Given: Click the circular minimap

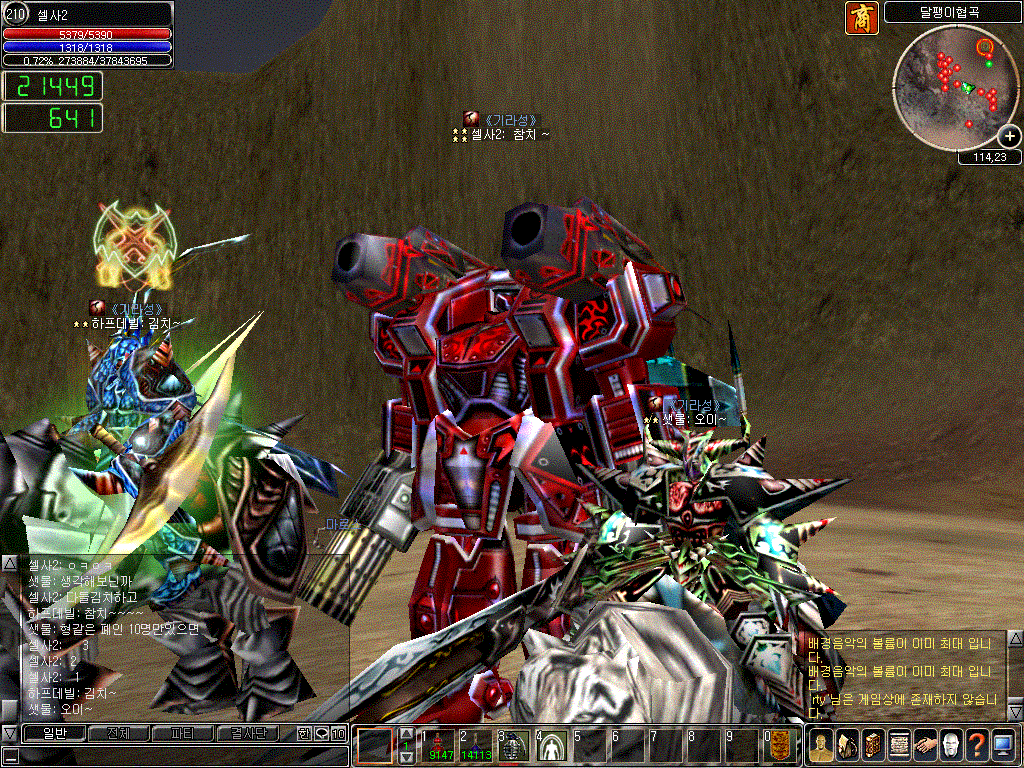Looking at the screenshot, I should [x=950, y=88].
